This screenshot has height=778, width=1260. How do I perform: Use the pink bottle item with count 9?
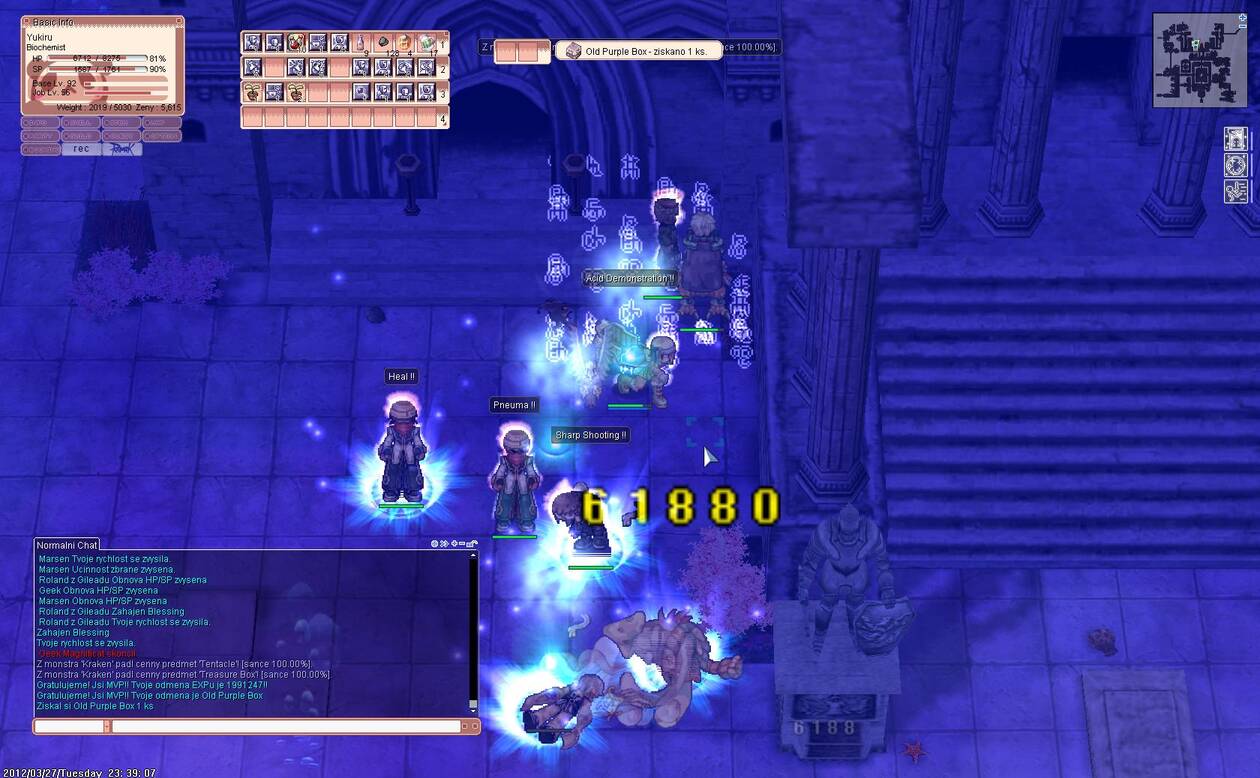pyautogui.click(x=361, y=43)
